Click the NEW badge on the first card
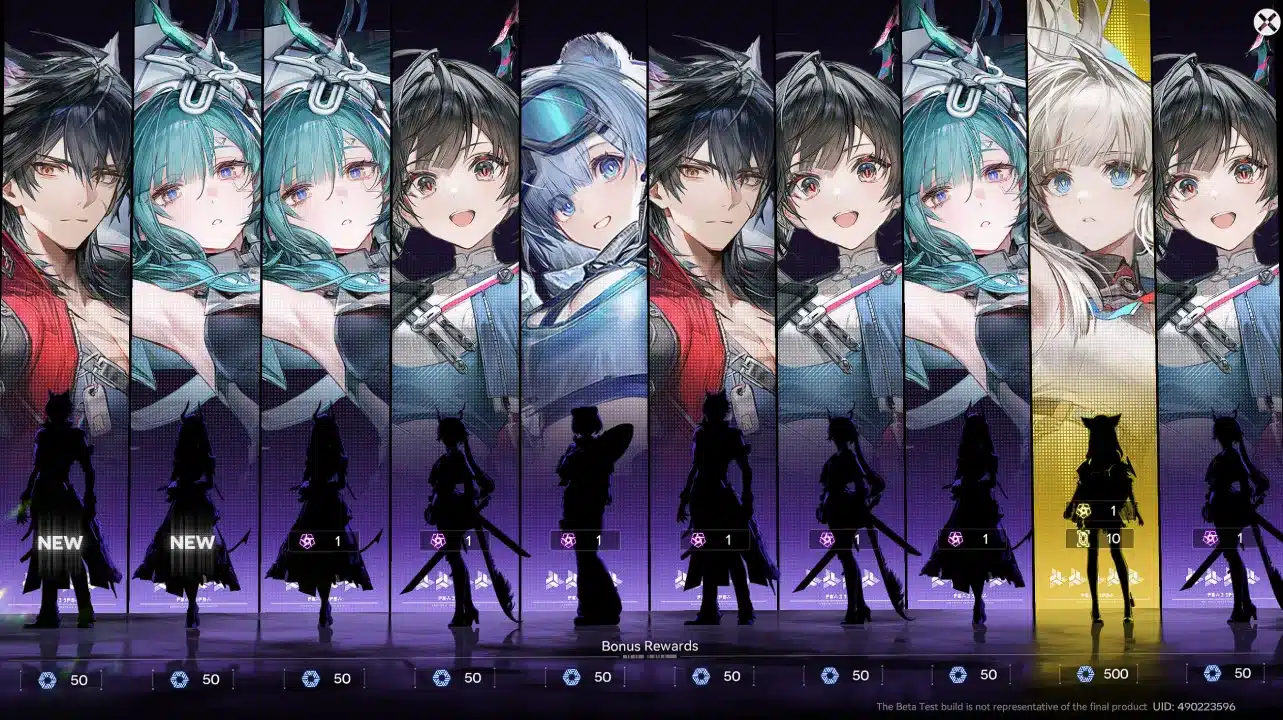 (61, 544)
